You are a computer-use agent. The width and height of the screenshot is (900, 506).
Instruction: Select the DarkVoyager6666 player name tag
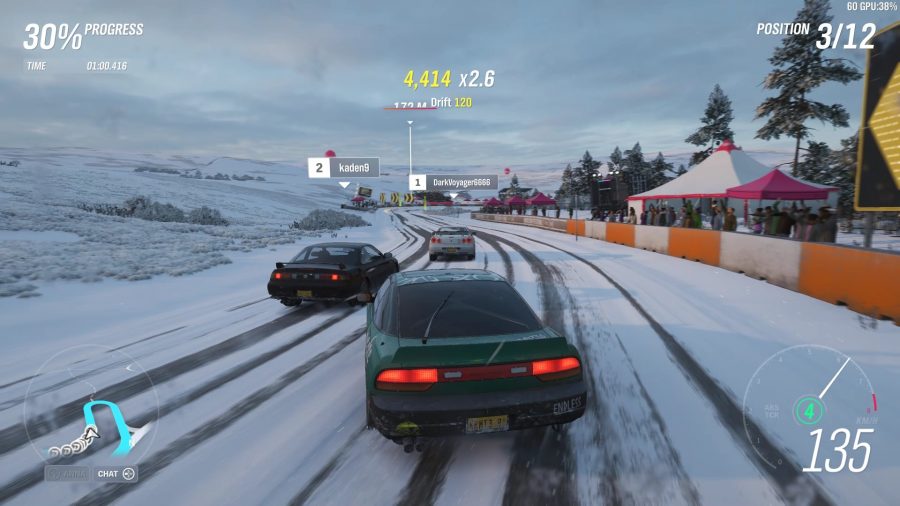coord(453,183)
